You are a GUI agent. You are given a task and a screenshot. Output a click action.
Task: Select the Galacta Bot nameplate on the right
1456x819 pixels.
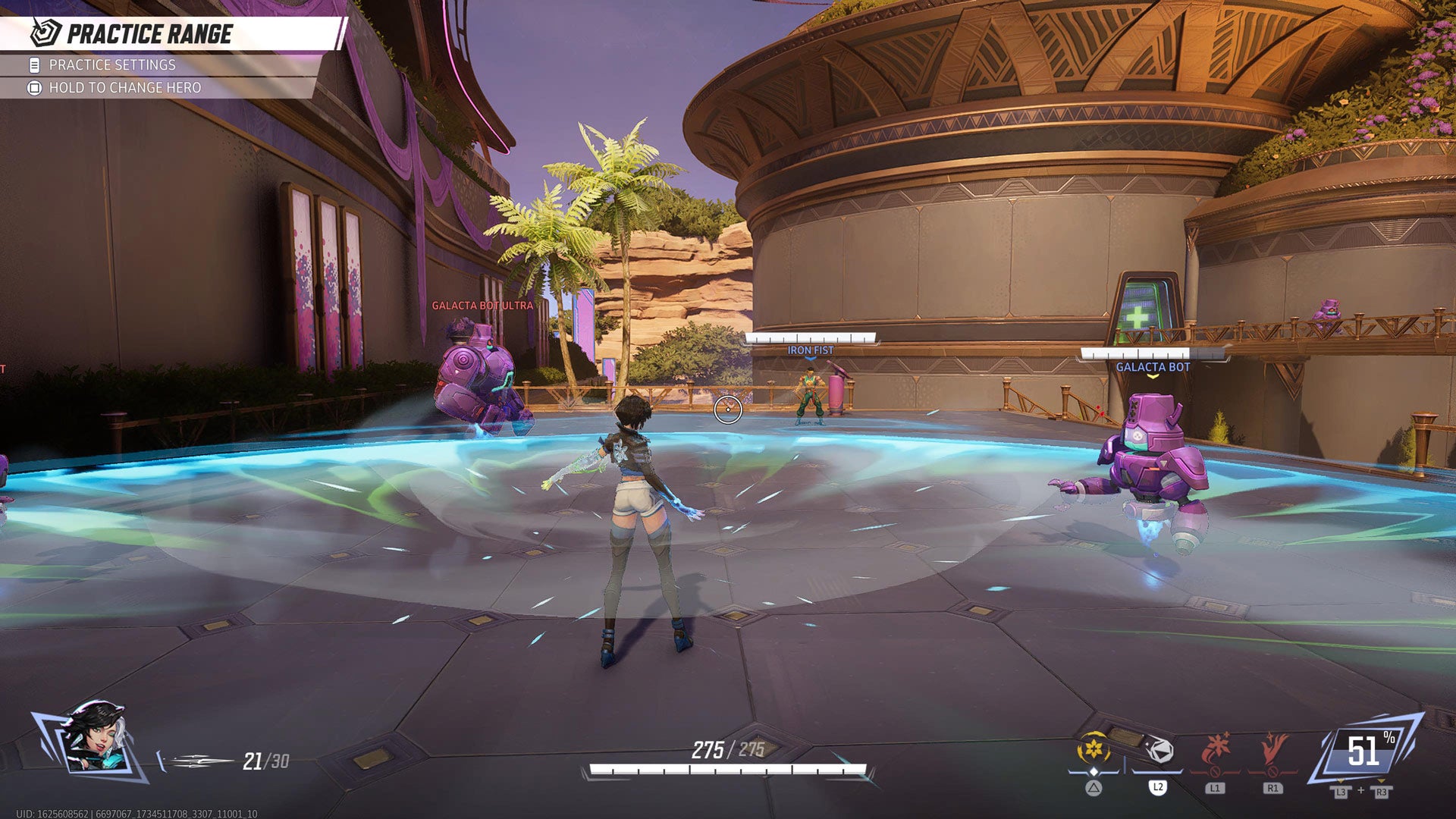tap(1153, 366)
